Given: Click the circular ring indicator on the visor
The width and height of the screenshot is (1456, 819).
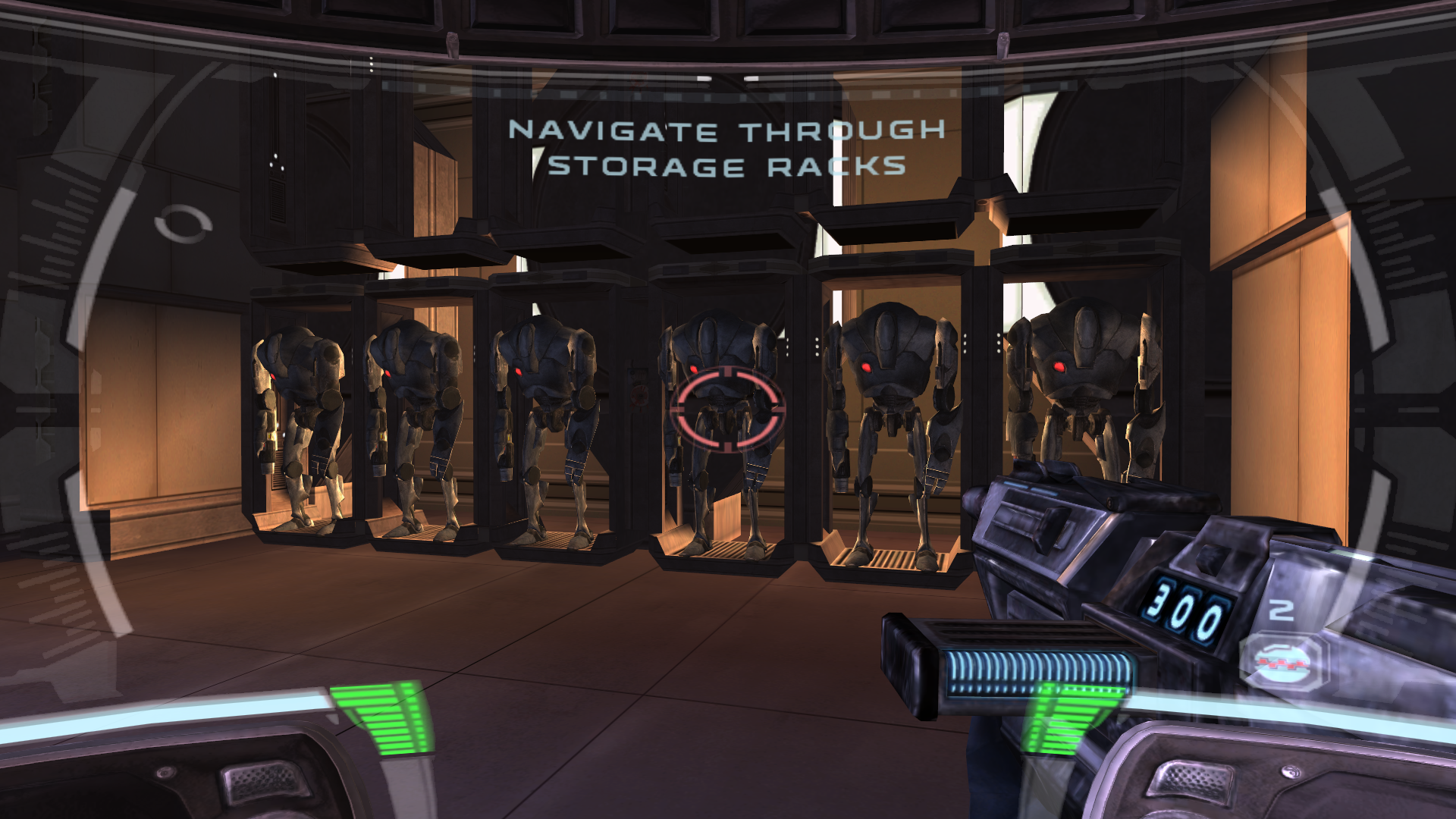Looking at the screenshot, I should pyautogui.click(x=183, y=224).
